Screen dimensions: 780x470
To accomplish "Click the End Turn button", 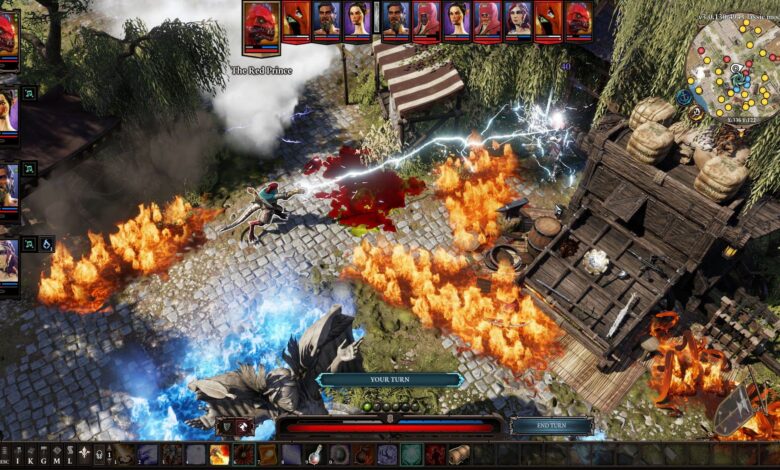I will 550,426.
